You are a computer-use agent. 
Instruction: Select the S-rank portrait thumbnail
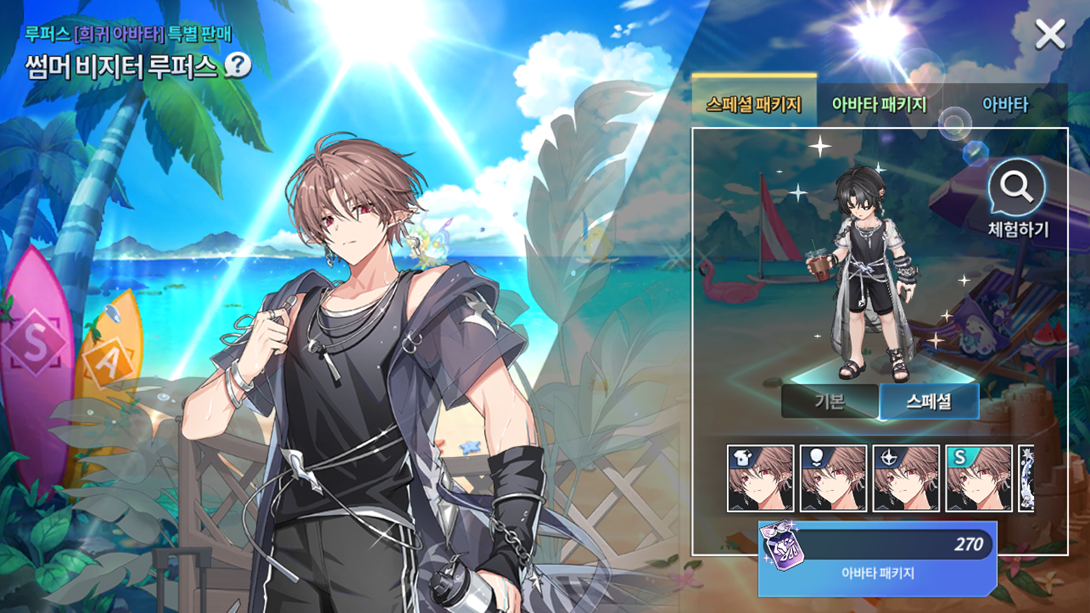pyautogui.click(x=979, y=478)
